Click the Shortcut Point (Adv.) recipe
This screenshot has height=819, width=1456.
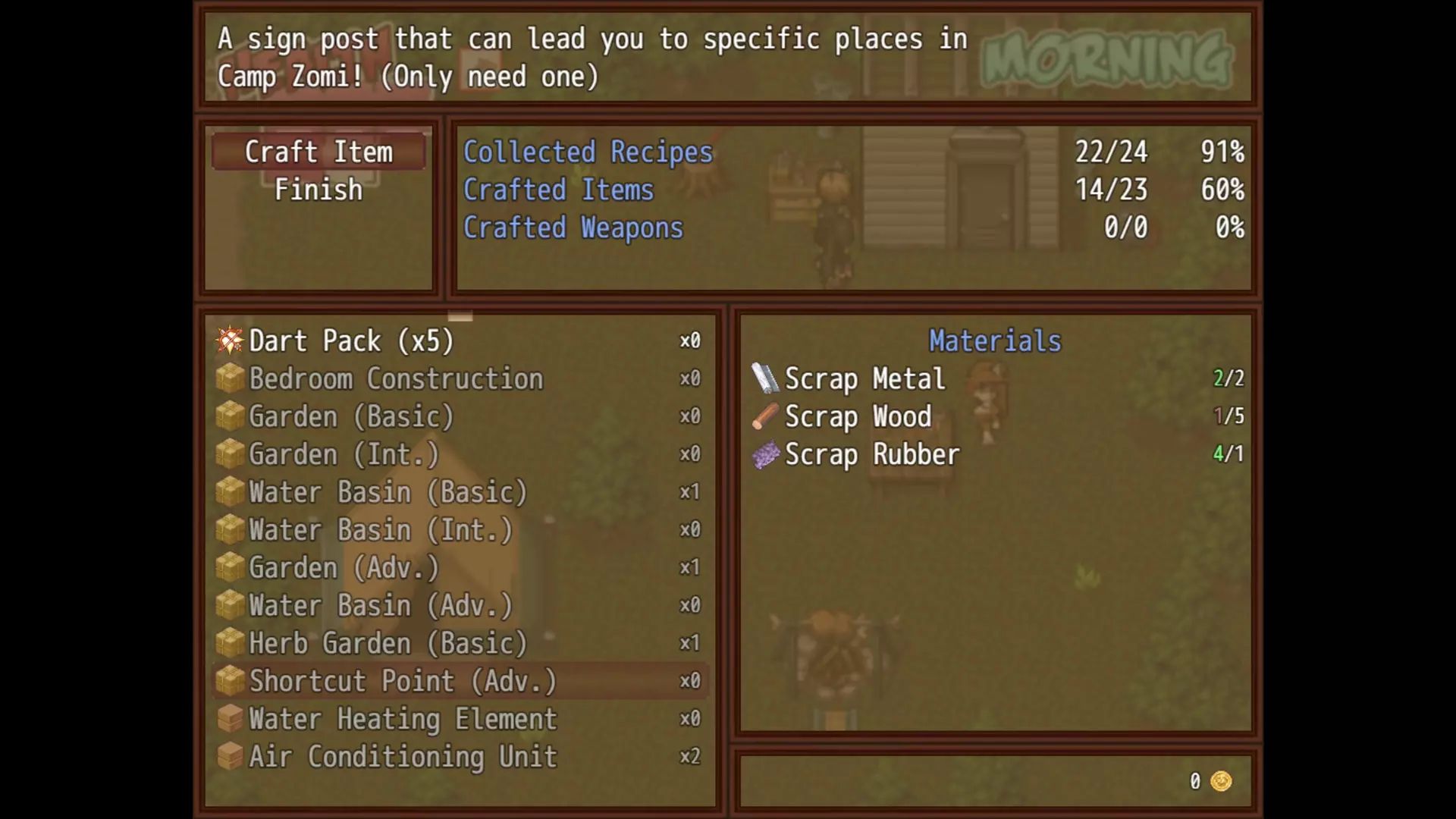point(403,681)
